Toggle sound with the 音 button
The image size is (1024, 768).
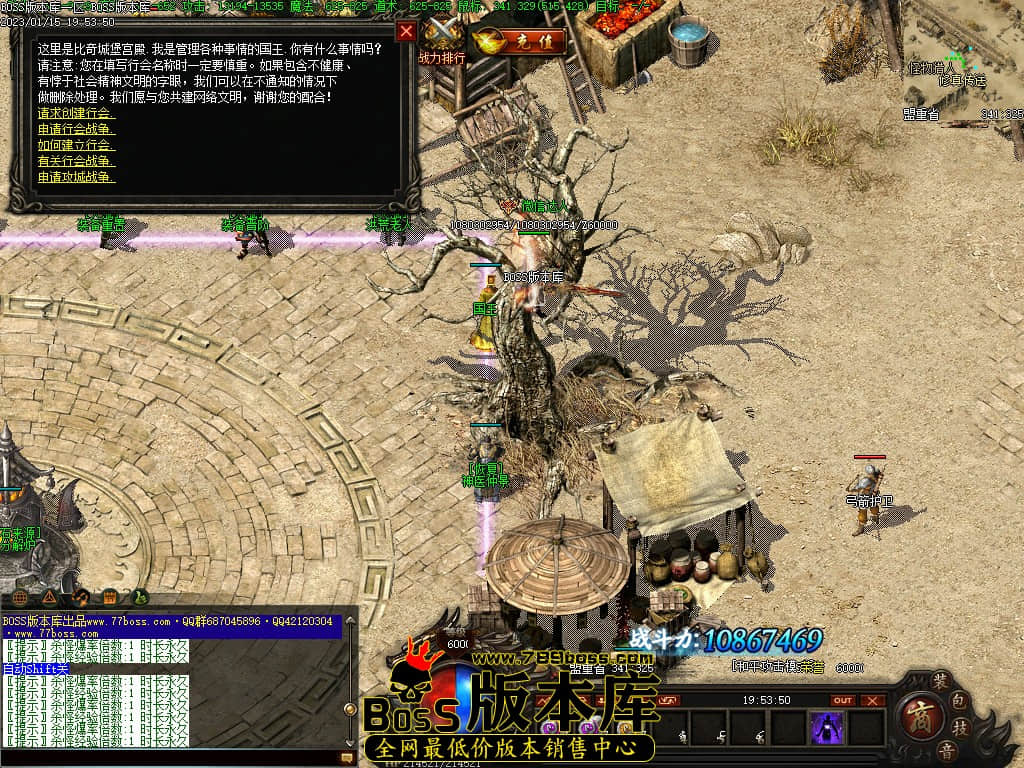[945, 751]
